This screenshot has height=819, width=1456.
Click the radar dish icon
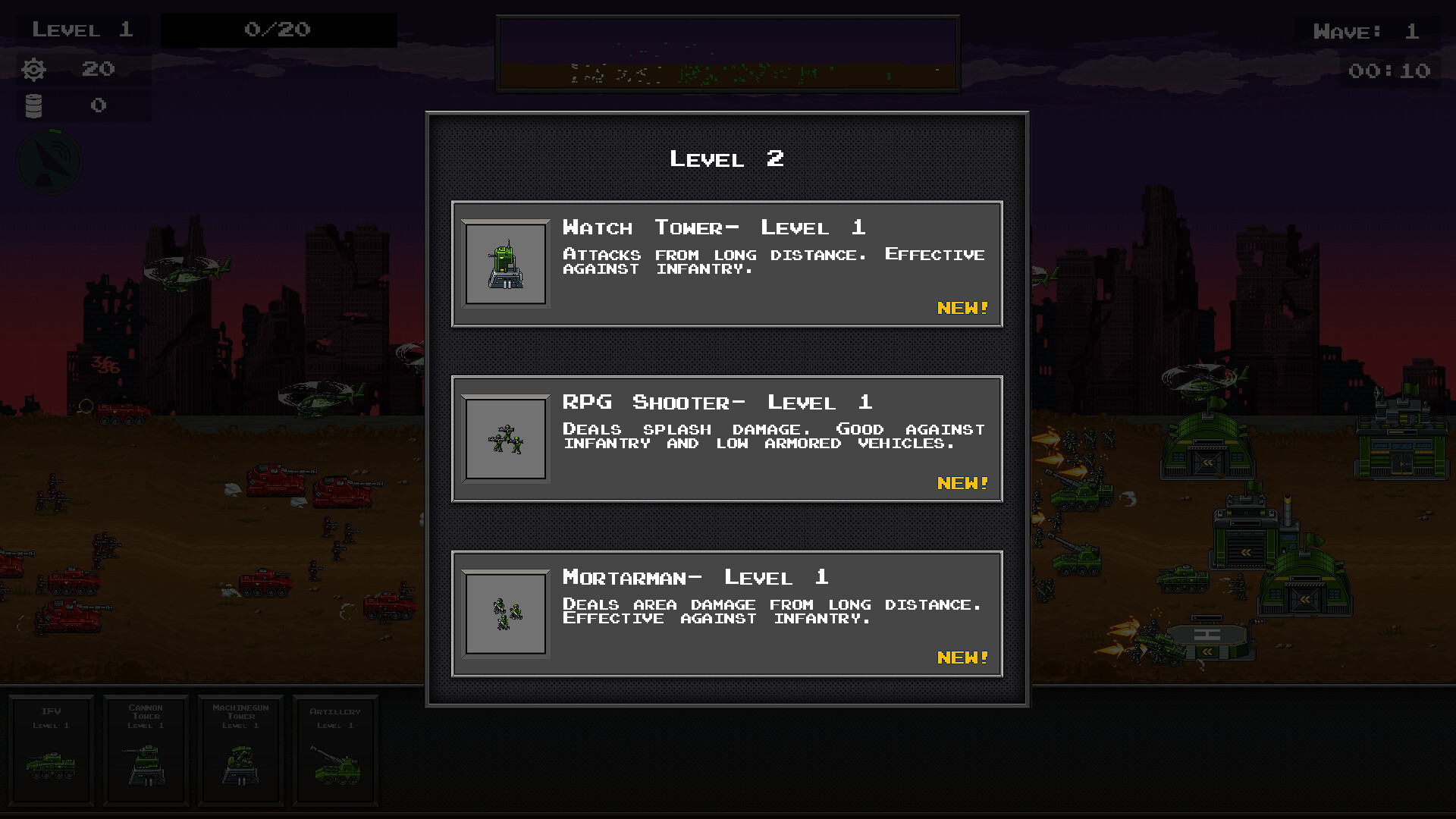coord(49,161)
